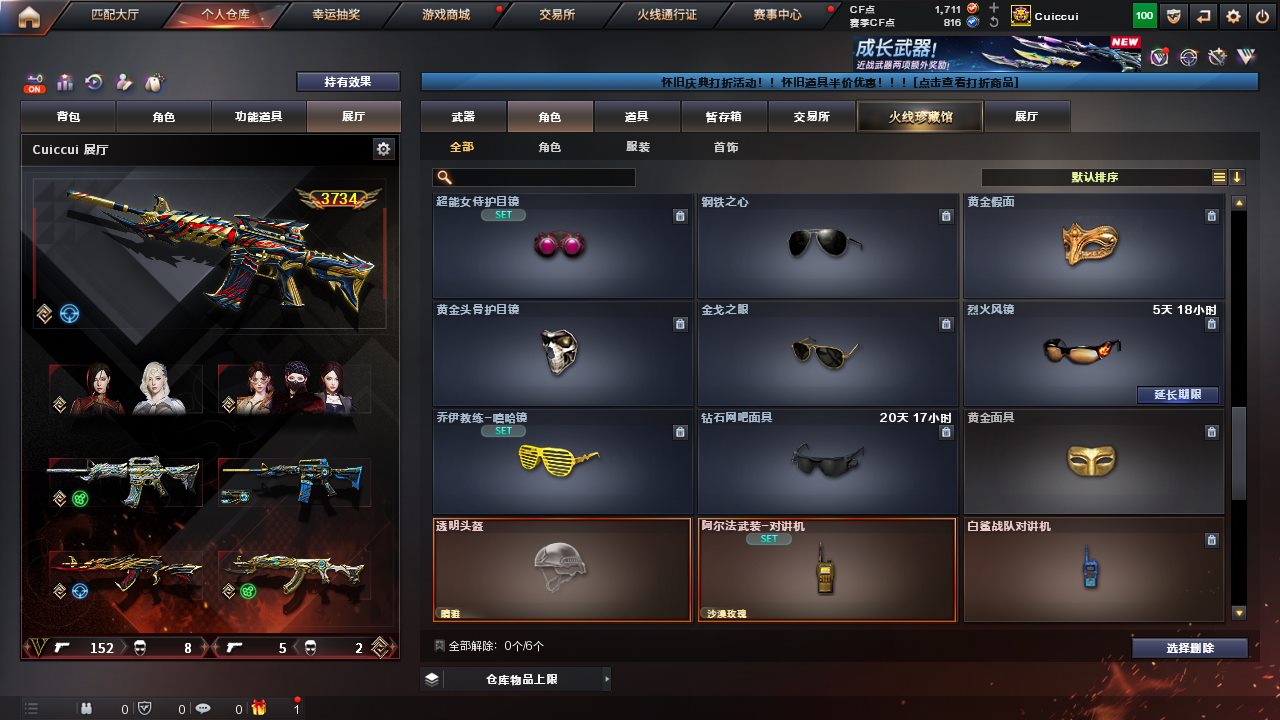Go to the home lobby icon
The width and height of the screenshot is (1280, 720).
[28, 16]
